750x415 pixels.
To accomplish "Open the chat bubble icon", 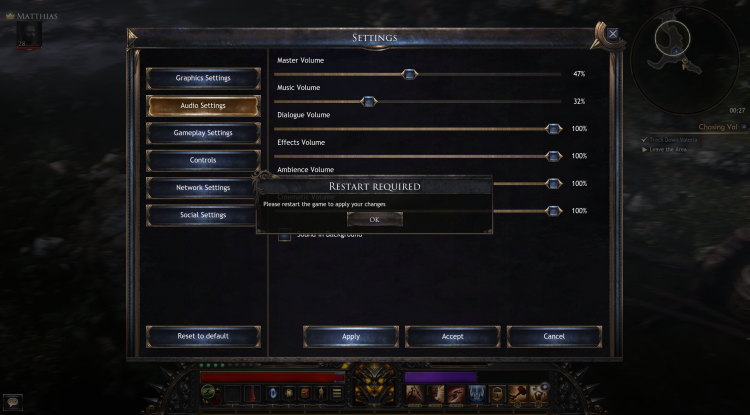I will [x=11, y=401].
